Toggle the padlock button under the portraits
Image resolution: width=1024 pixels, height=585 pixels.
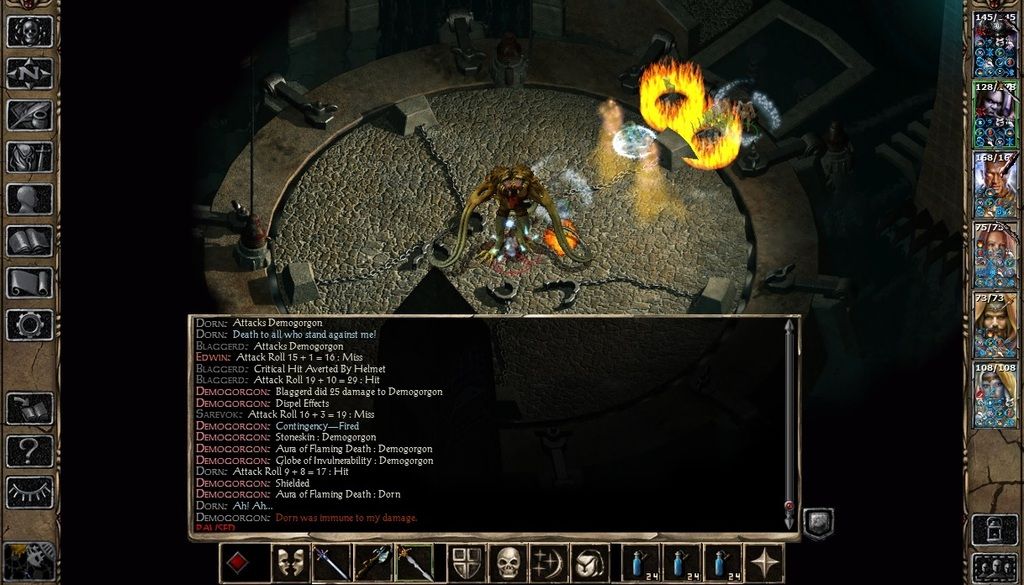pyautogui.click(x=995, y=528)
